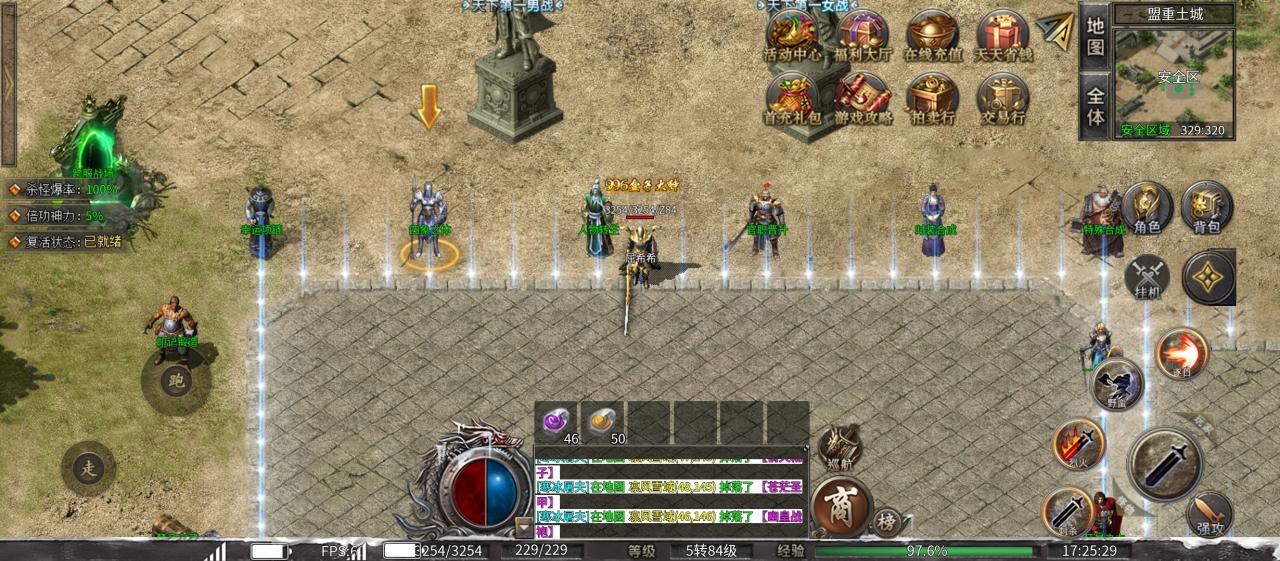Image resolution: width=1280 pixels, height=561 pixels.
Task: Open the 背包 backpack
Action: 1207,207
